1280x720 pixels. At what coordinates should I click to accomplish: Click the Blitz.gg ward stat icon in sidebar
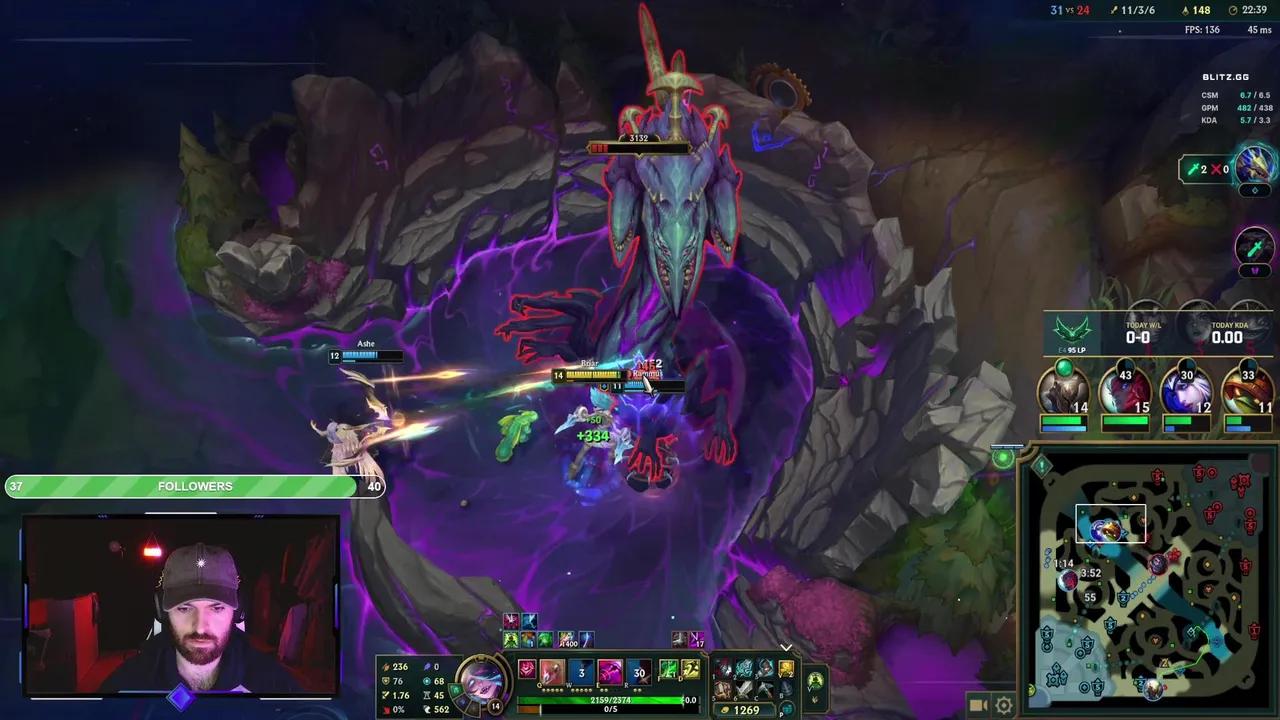coord(1195,169)
